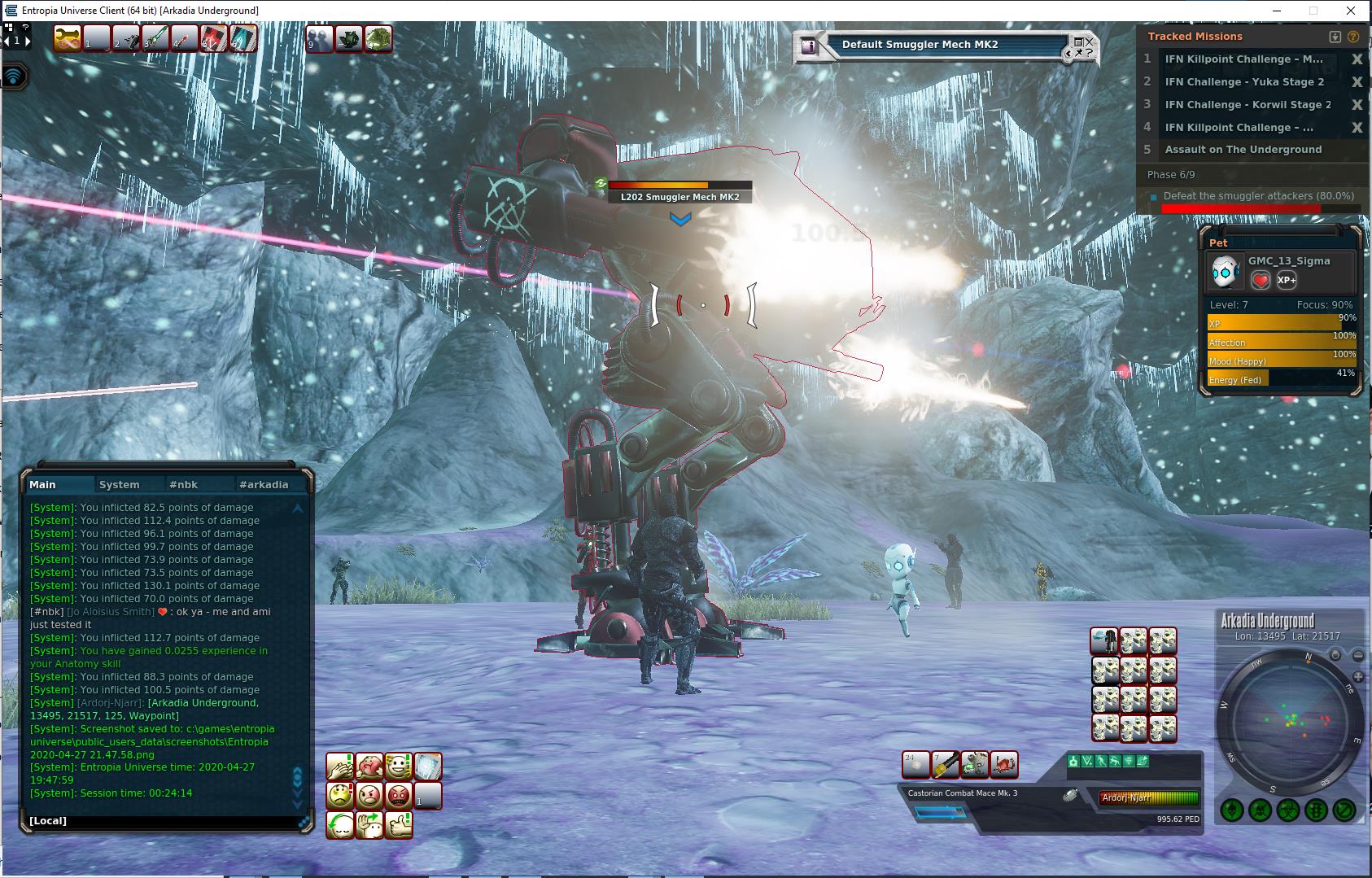Perform the clapping hands emote
This screenshot has height=878, width=1372.
(x=339, y=766)
